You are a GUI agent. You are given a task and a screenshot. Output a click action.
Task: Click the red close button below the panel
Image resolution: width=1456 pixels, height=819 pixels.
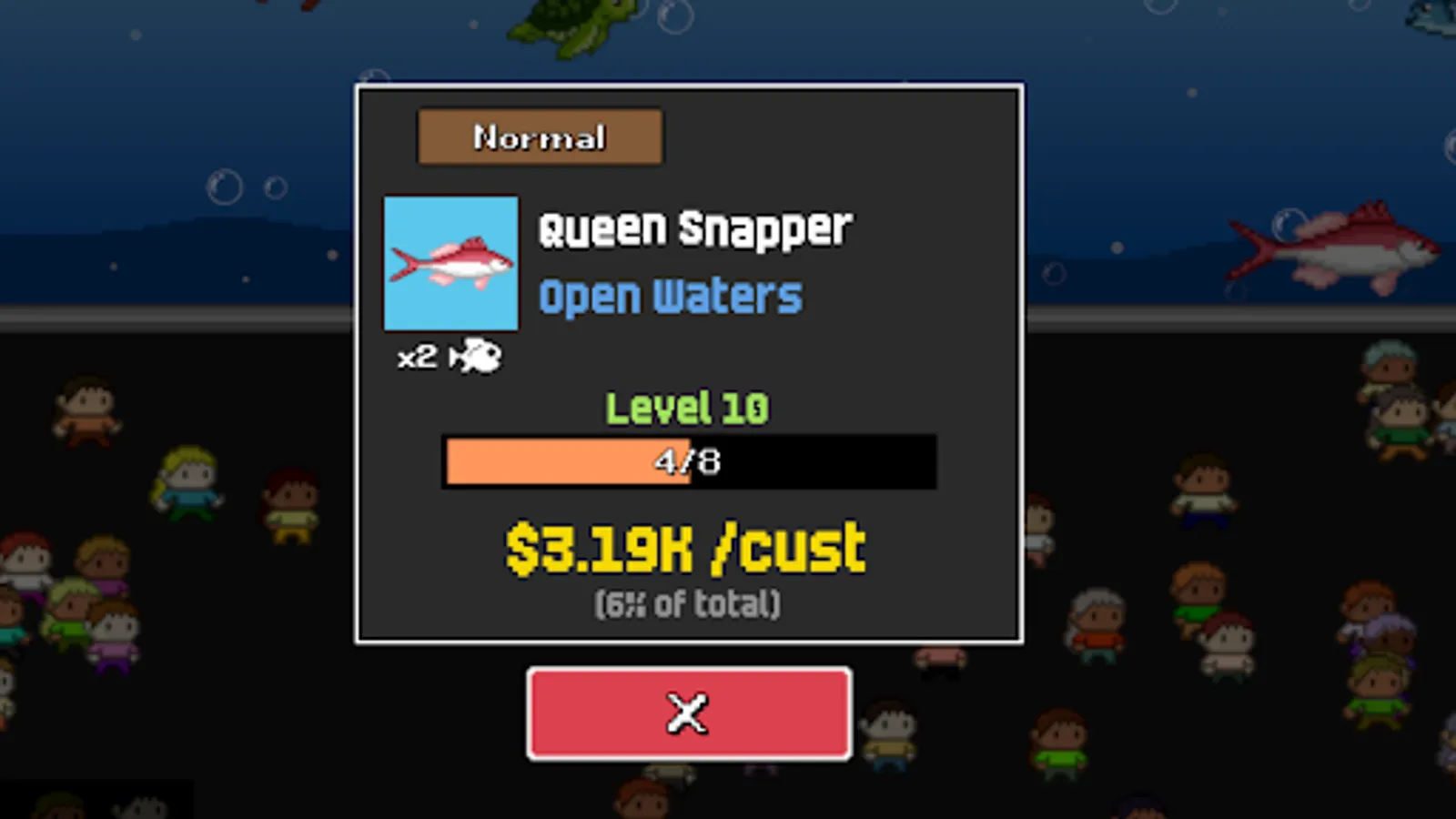point(689,714)
